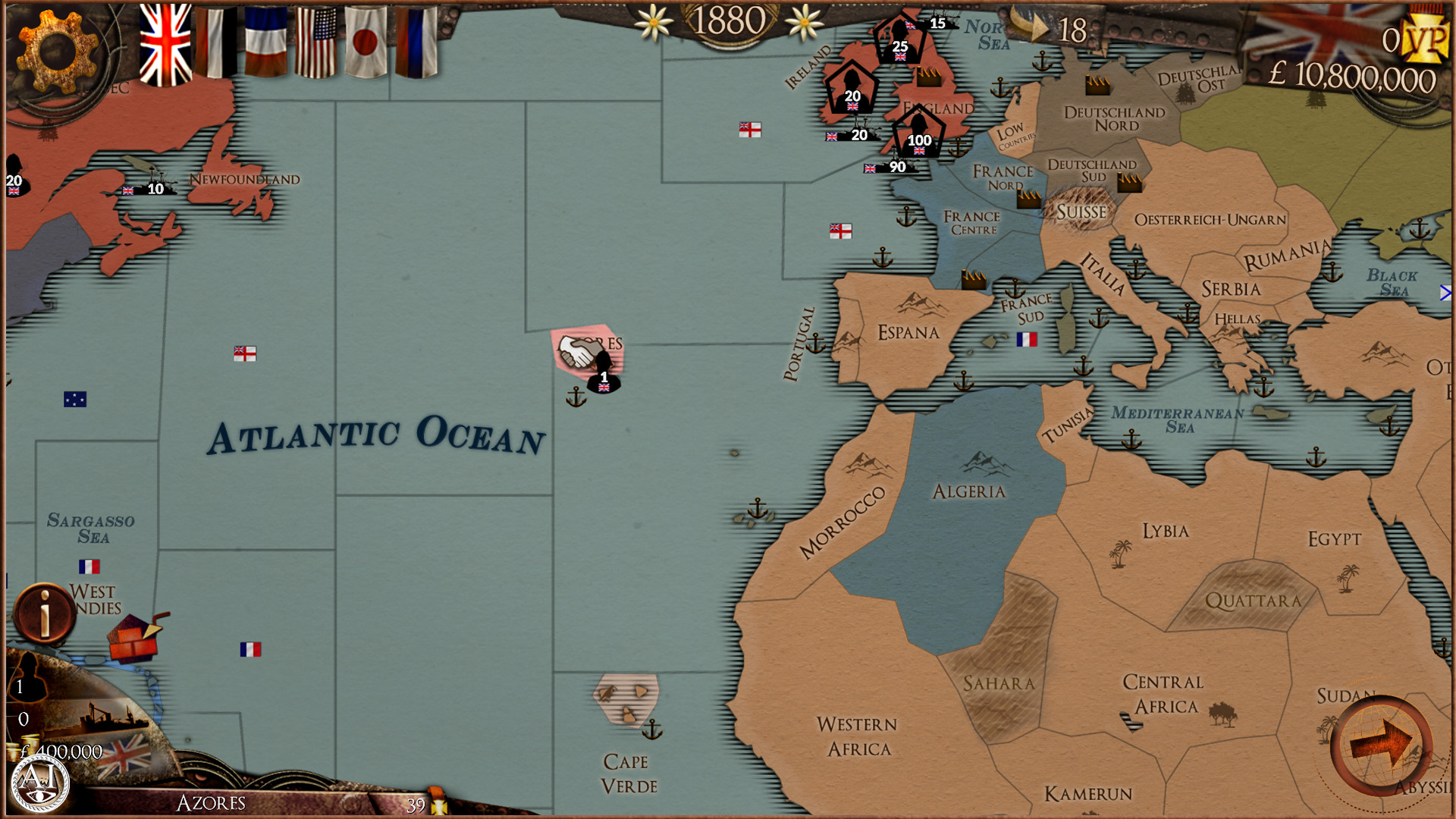
Task: Click the fleet counter showing 100 near England
Action: [918, 140]
